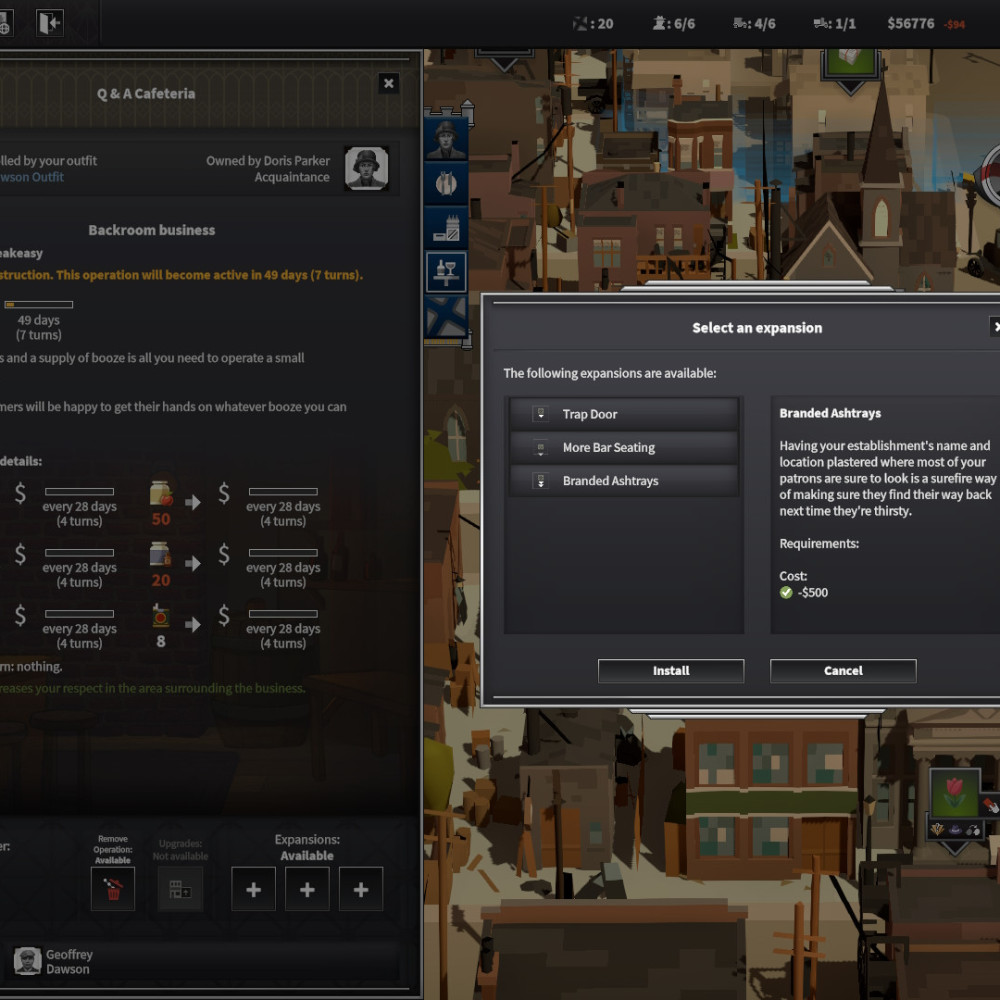This screenshot has width=1000, height=1000.
Task: Close the Q & A Cafeteria panel
Action: pos(389,84)
